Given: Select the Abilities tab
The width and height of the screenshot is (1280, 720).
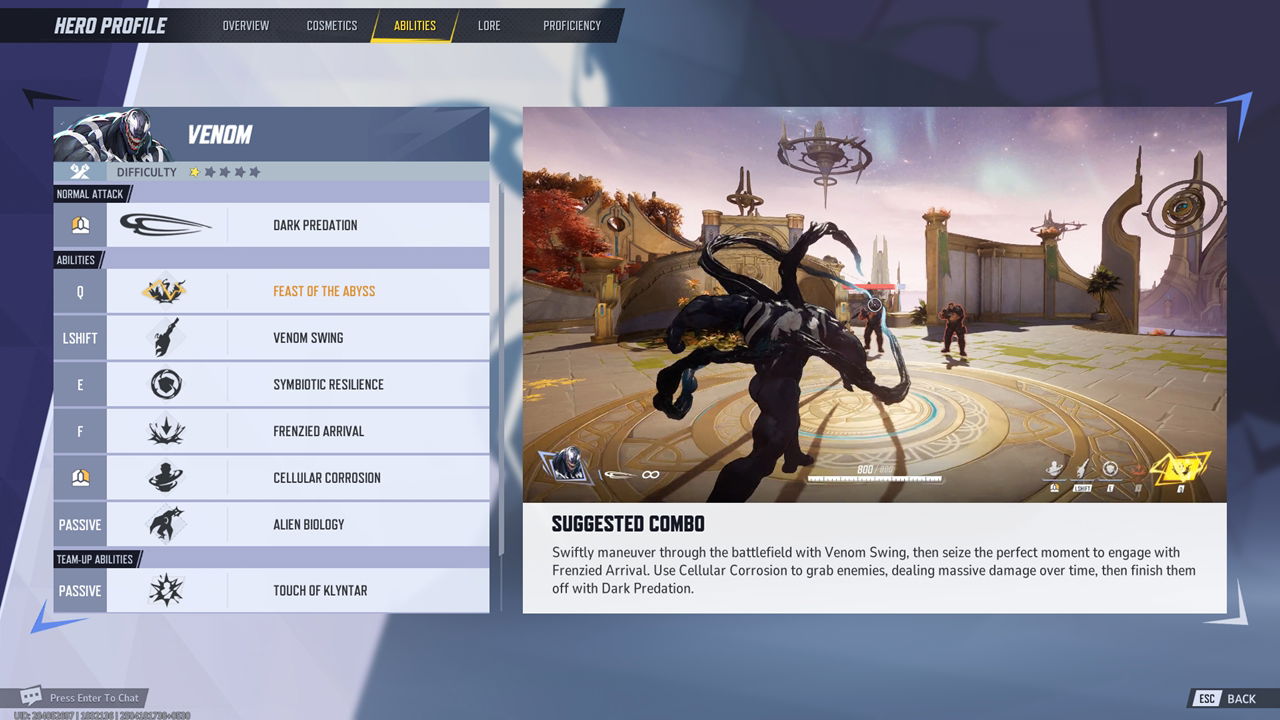Looking at the screenshot, I should pos(415,25).
